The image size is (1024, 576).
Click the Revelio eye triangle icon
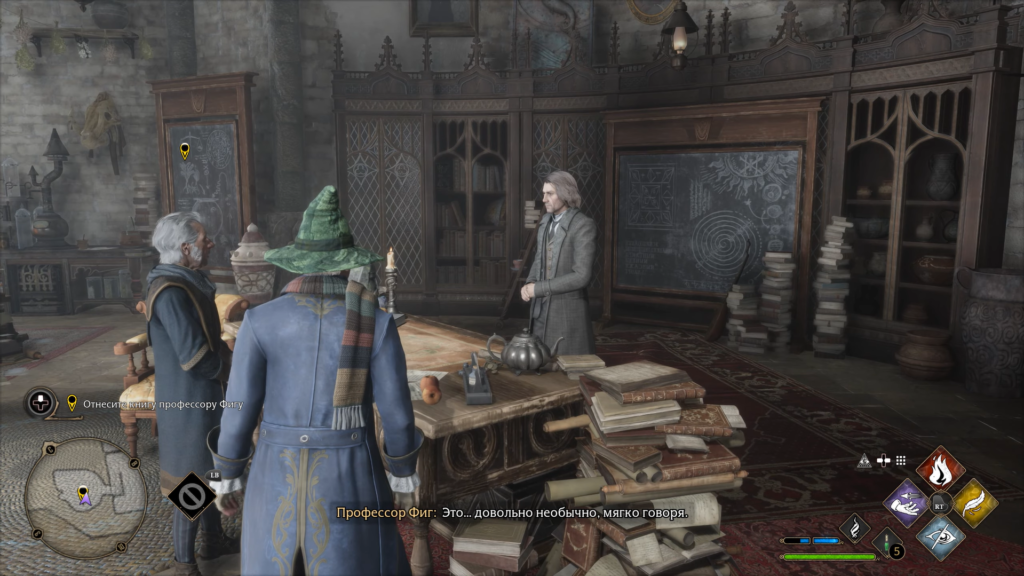click(864, 460)
